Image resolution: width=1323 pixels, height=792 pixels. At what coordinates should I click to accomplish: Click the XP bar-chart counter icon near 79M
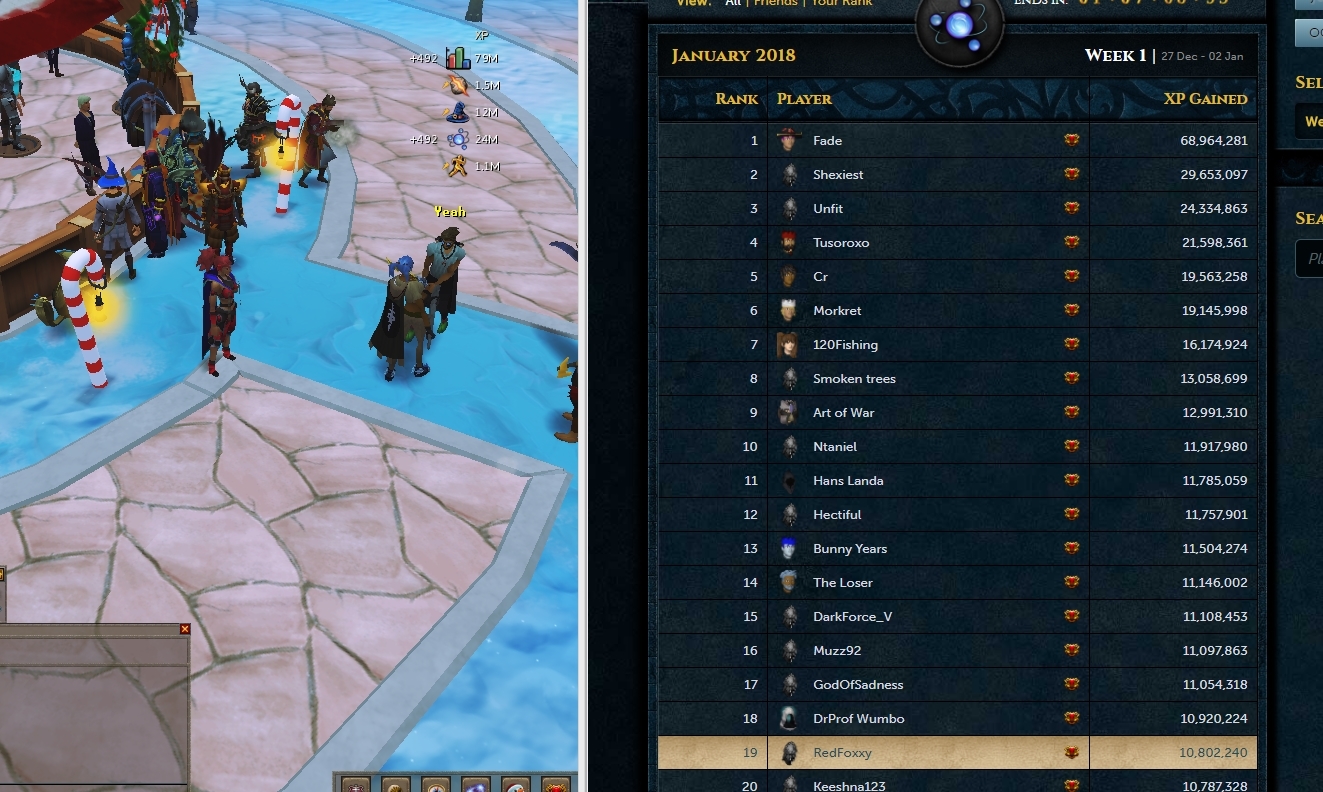(458, 58)
